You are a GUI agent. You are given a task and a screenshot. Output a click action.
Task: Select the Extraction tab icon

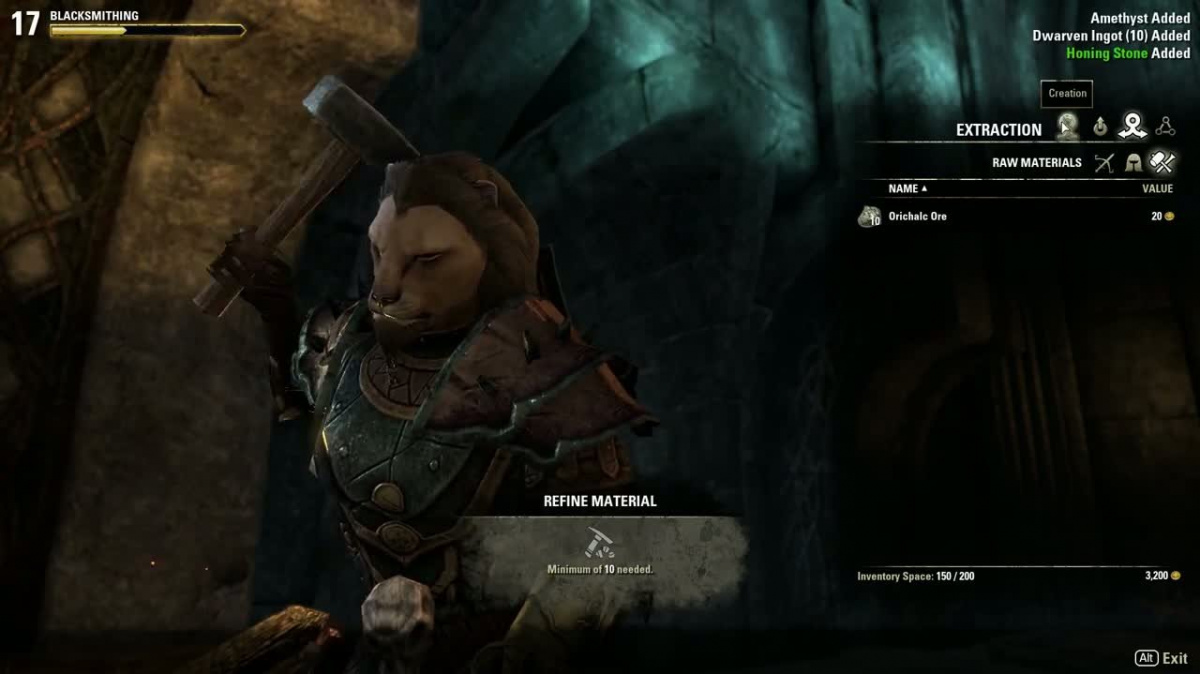pos(1132,126)
